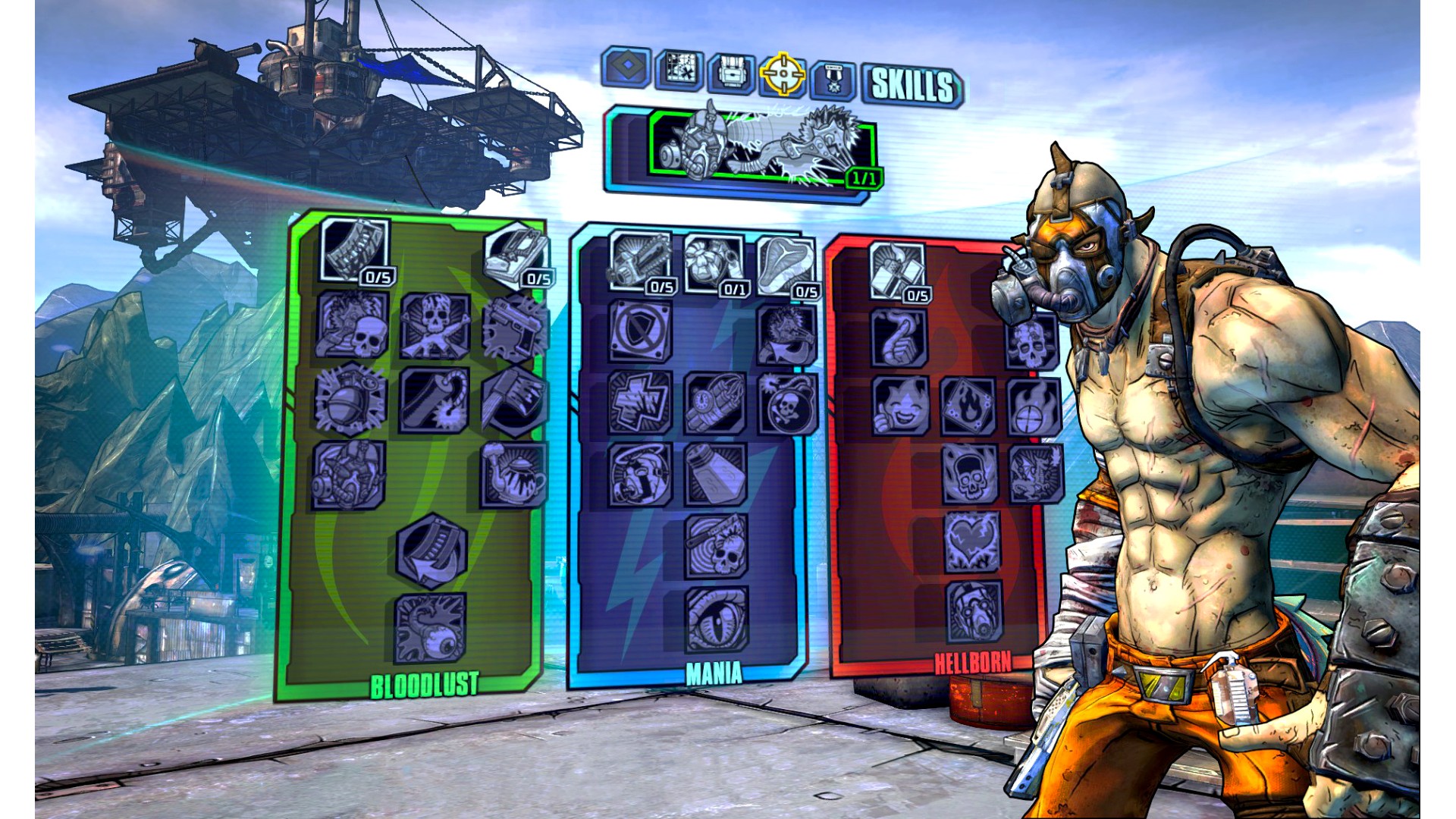Open the Badass Rank medal tab
1456x819 pixels.
833,79
